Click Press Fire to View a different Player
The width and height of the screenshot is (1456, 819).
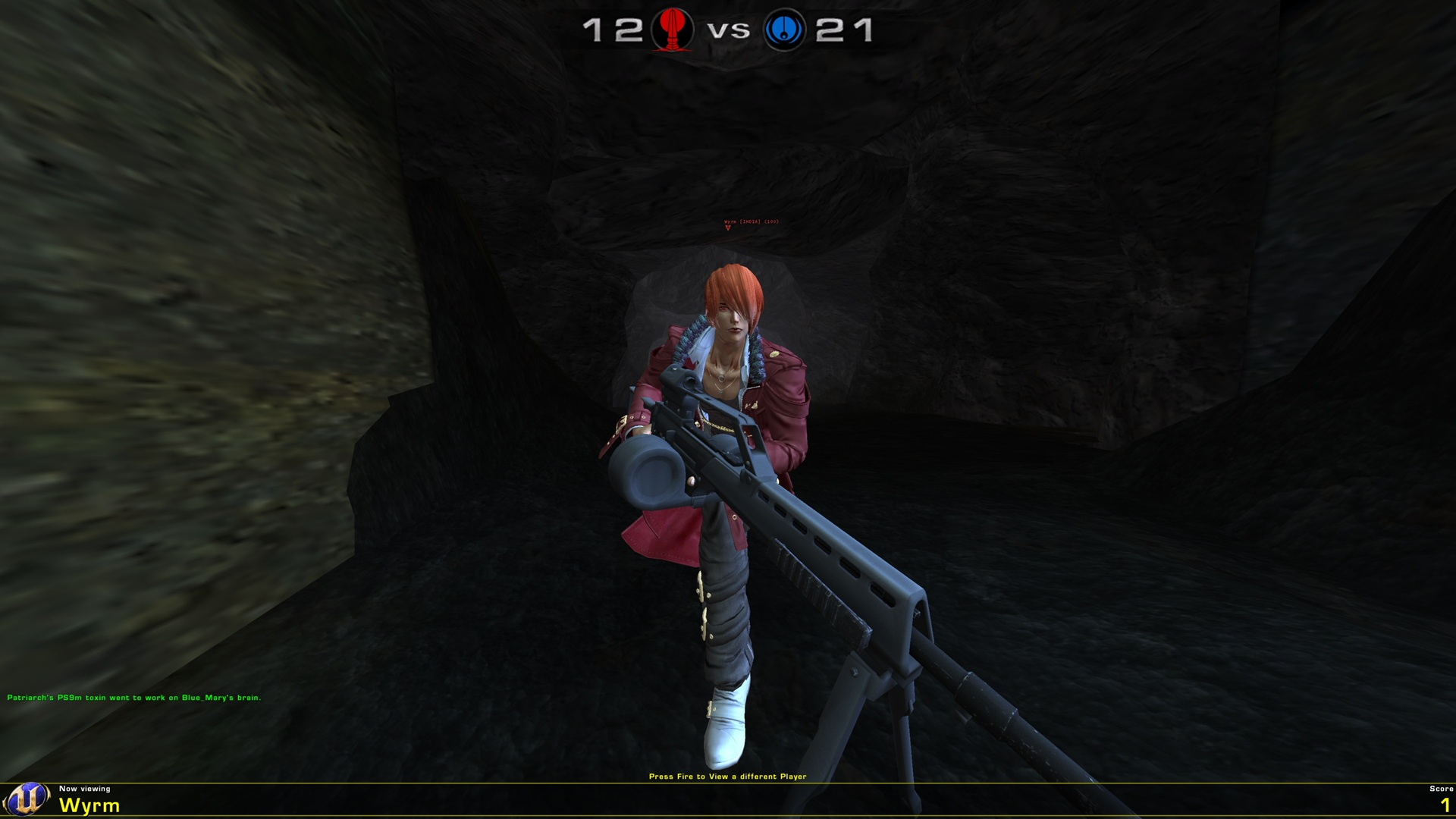(x=727, y=776)
